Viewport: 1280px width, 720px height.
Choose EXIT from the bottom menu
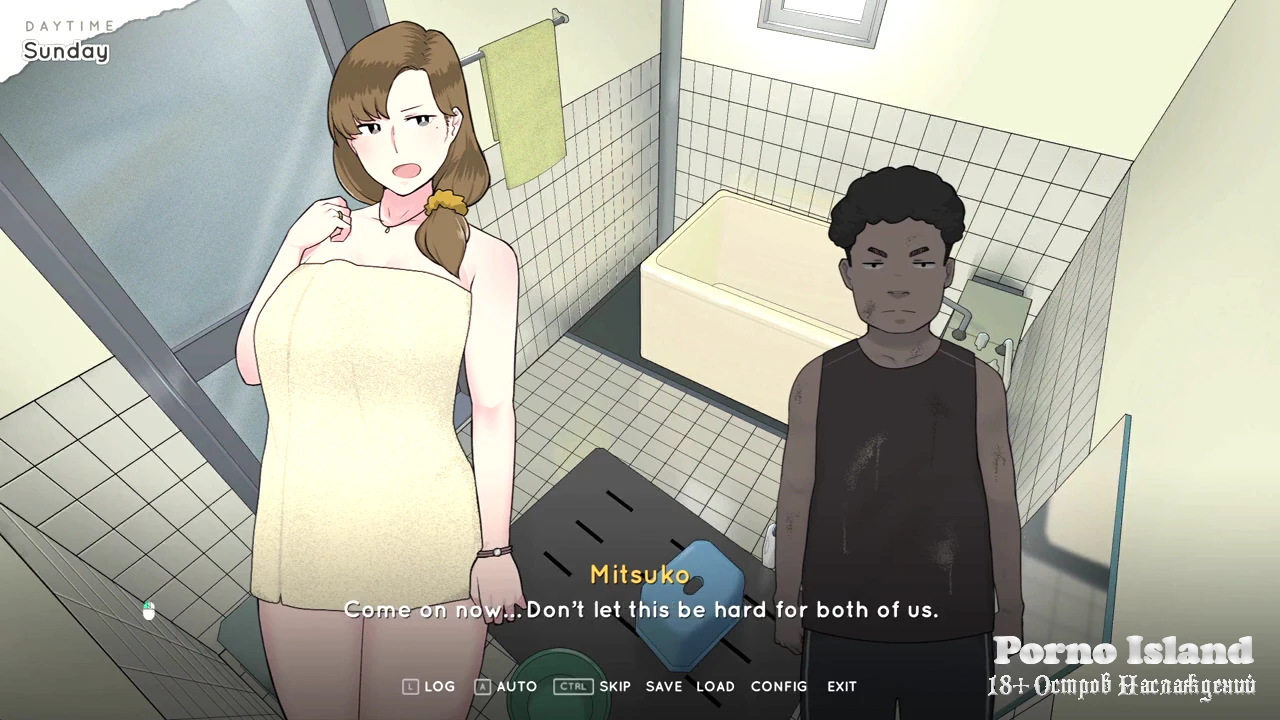[842, 687]
